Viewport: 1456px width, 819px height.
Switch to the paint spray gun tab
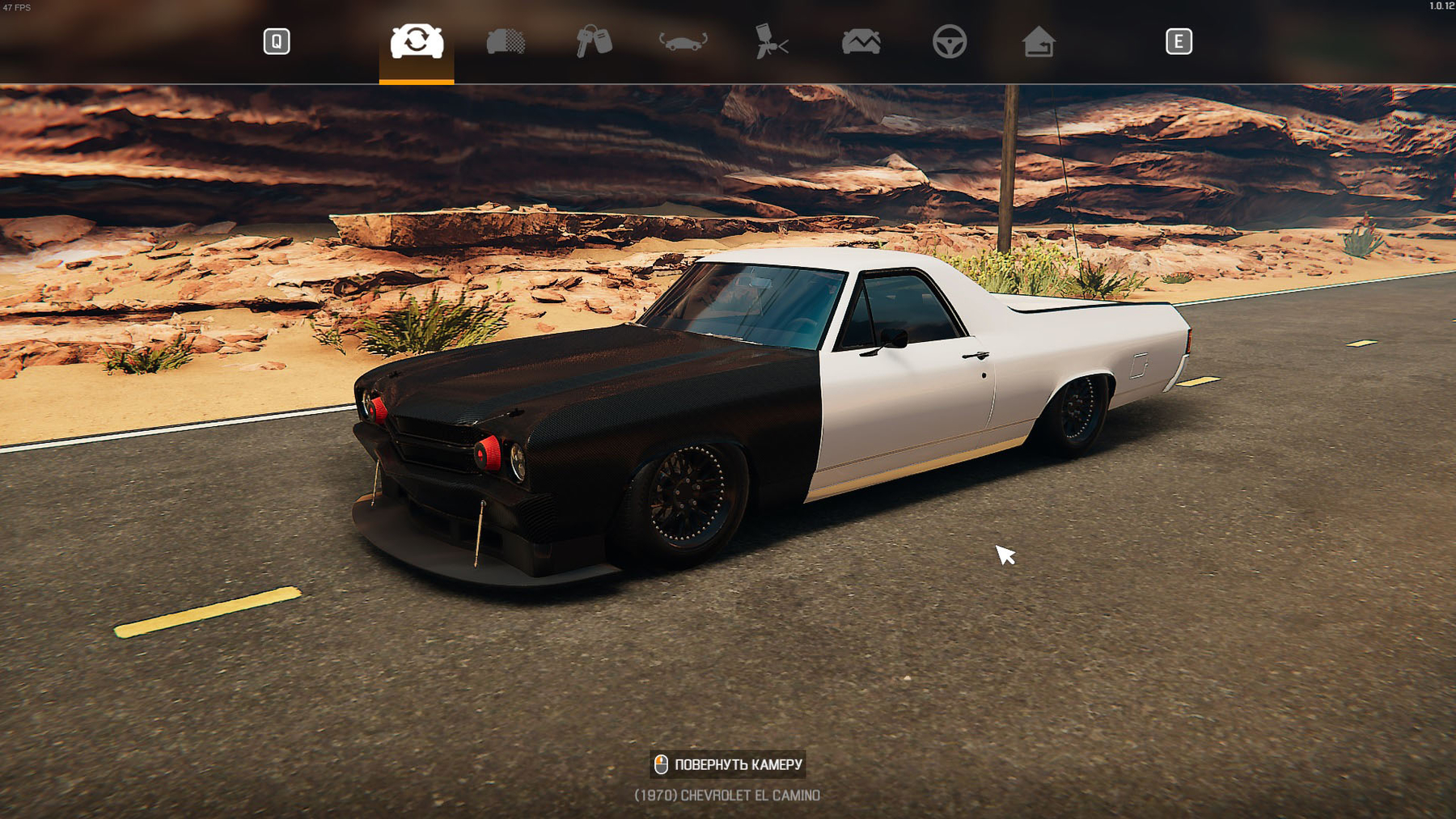point(771,41)
